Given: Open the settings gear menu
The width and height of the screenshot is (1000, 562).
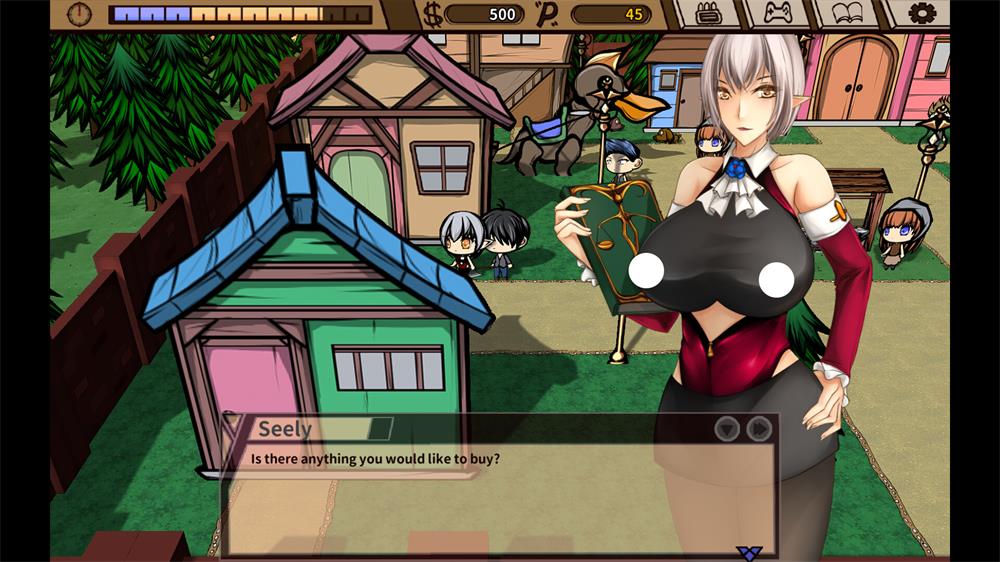Looking at the screenshot, I should pos(921,14).
